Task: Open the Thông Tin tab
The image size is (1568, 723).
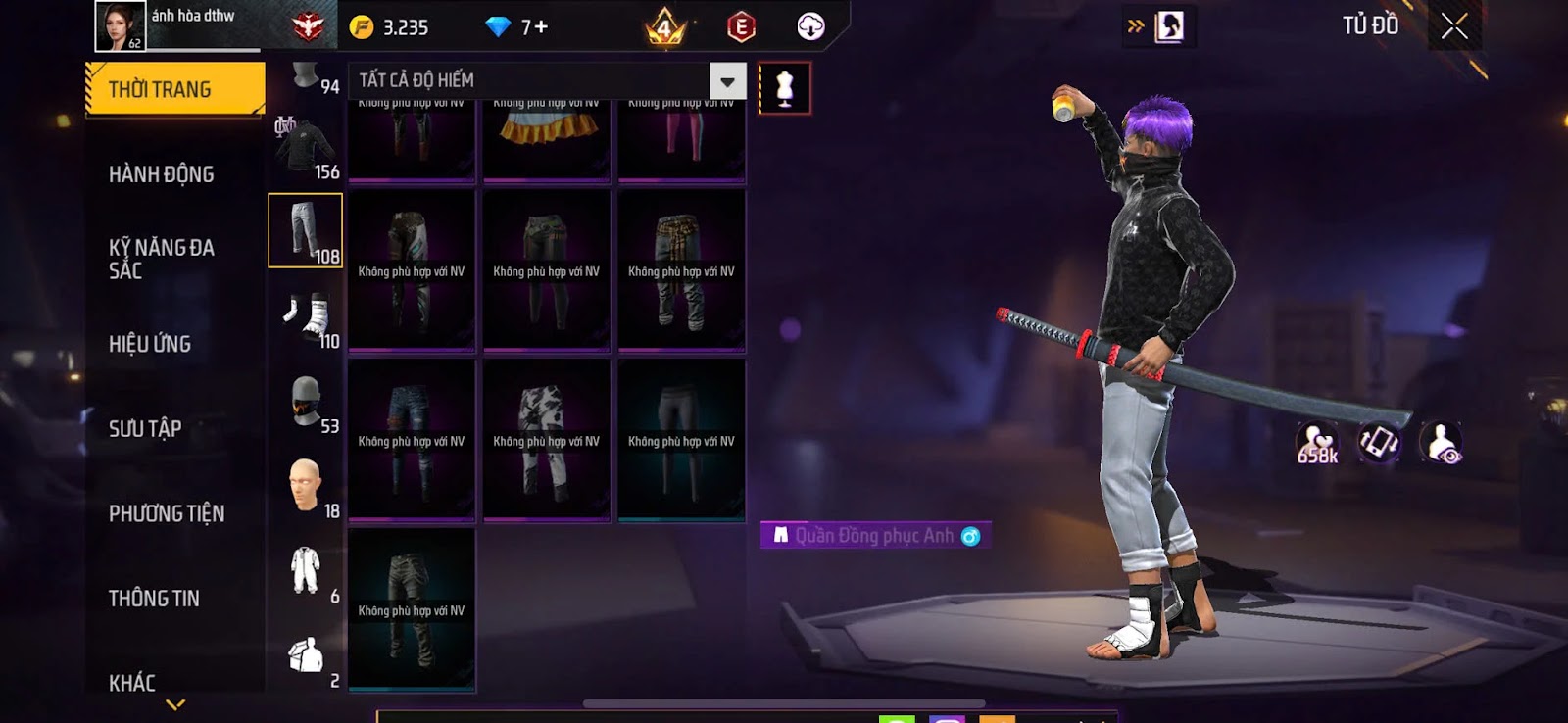Action: [154, 598]
